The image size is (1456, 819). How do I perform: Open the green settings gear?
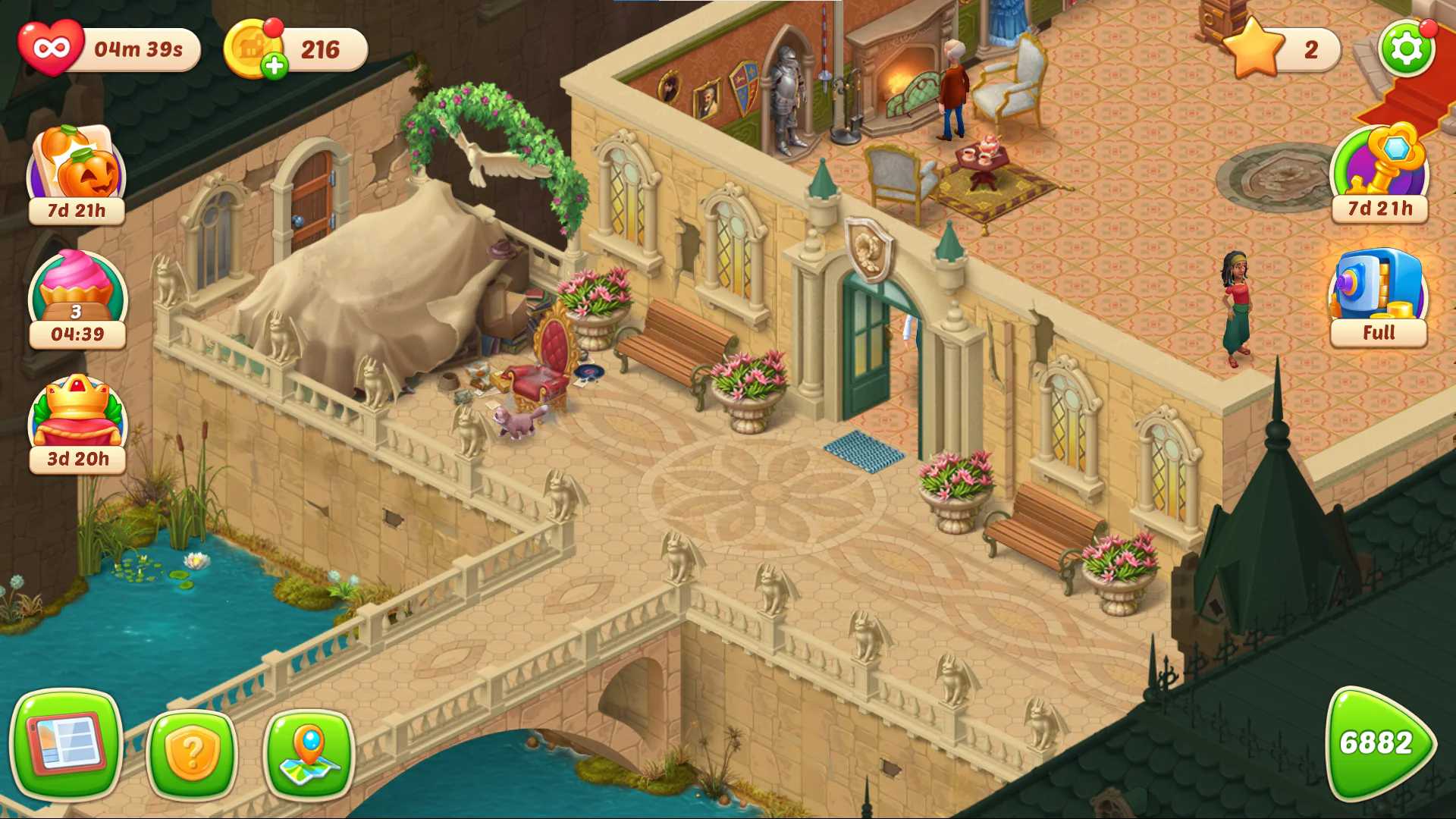click(x=1406, y=49)
